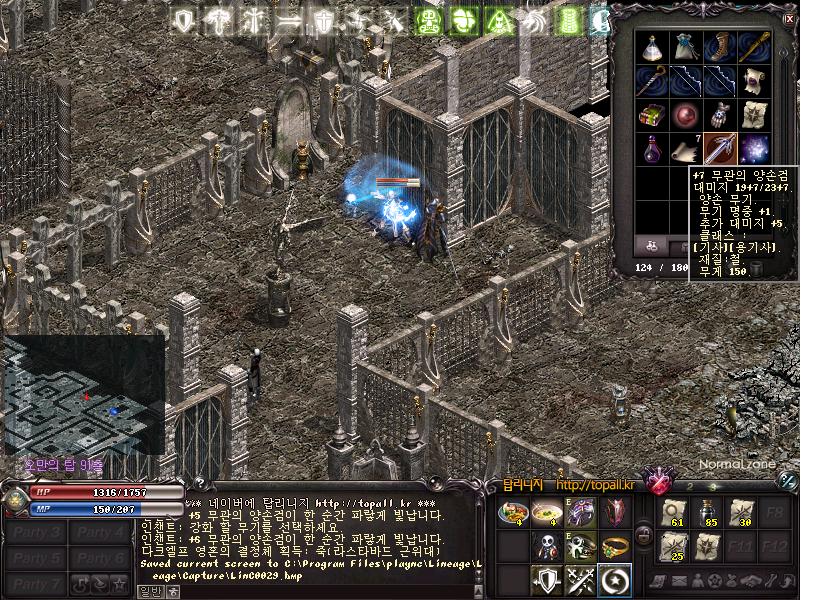The width and height of the screenshot is (840, 600).
Task: Activate the crossed swords skill icon
Action: coord(581,579)
